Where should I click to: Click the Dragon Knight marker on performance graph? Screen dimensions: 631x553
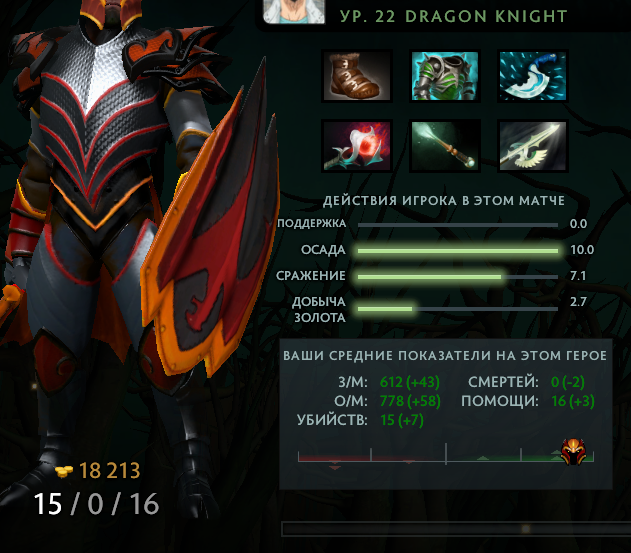tap(575, 449)
